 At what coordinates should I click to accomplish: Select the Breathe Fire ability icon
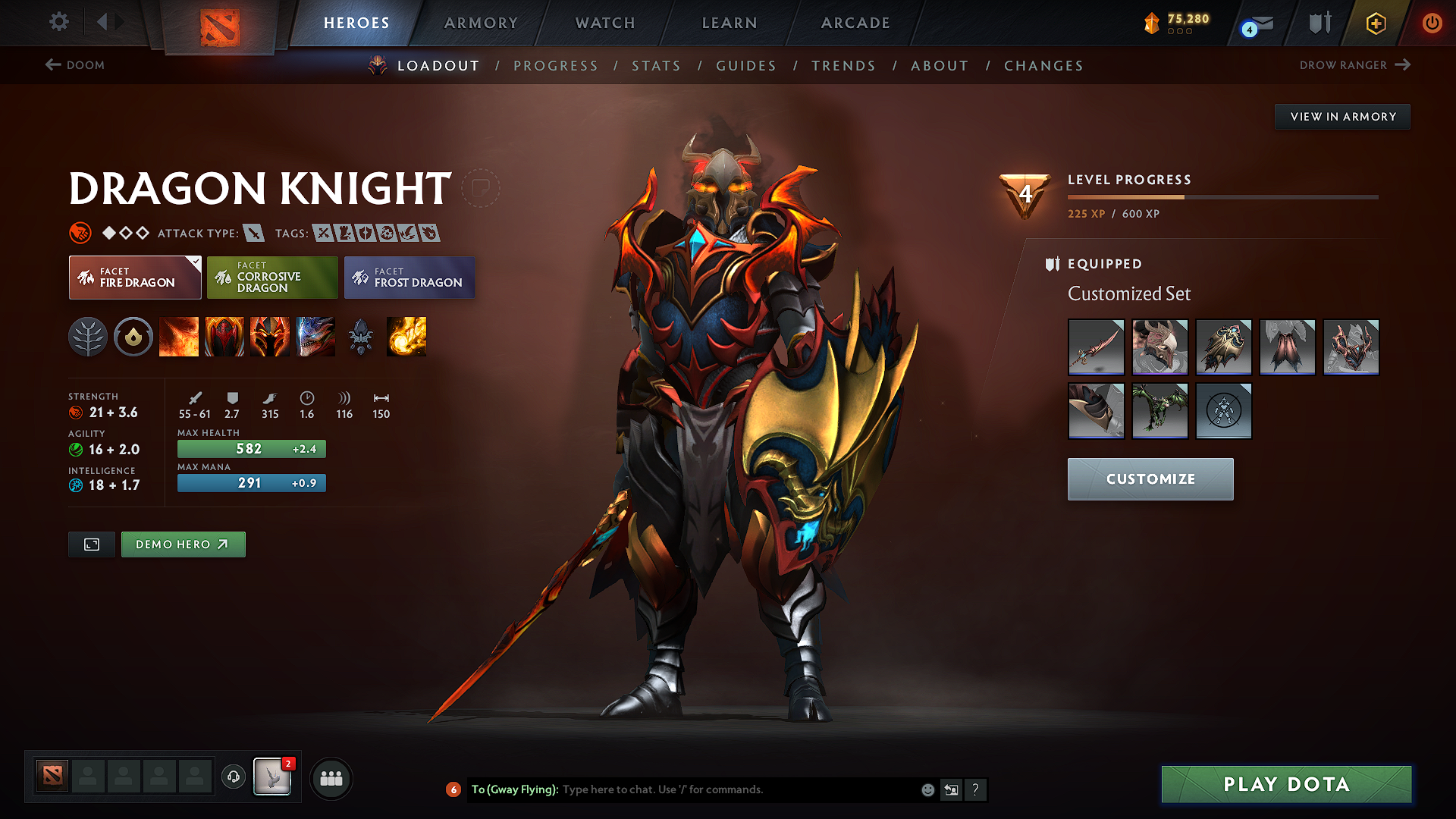179,337
